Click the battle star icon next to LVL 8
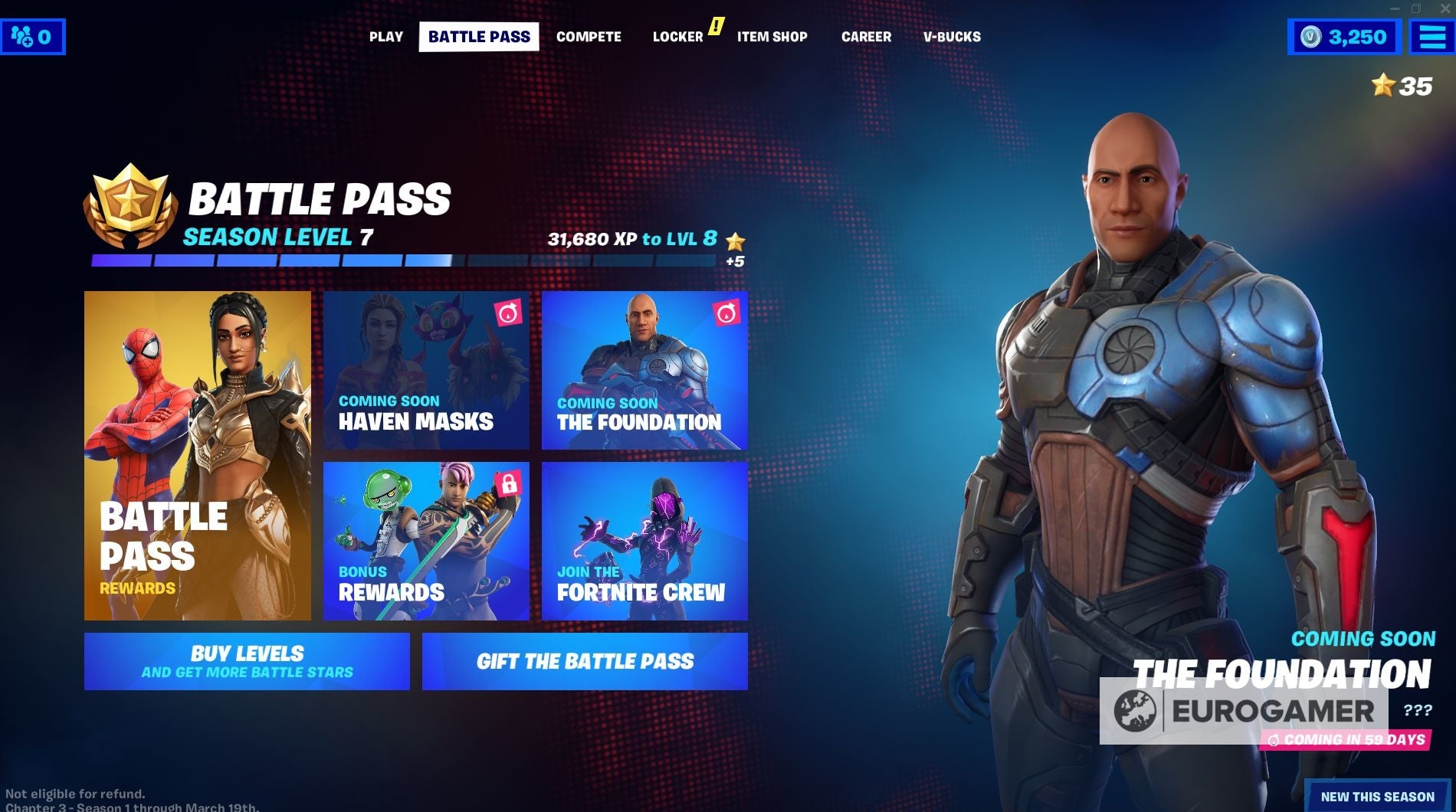 pos(735,240)
